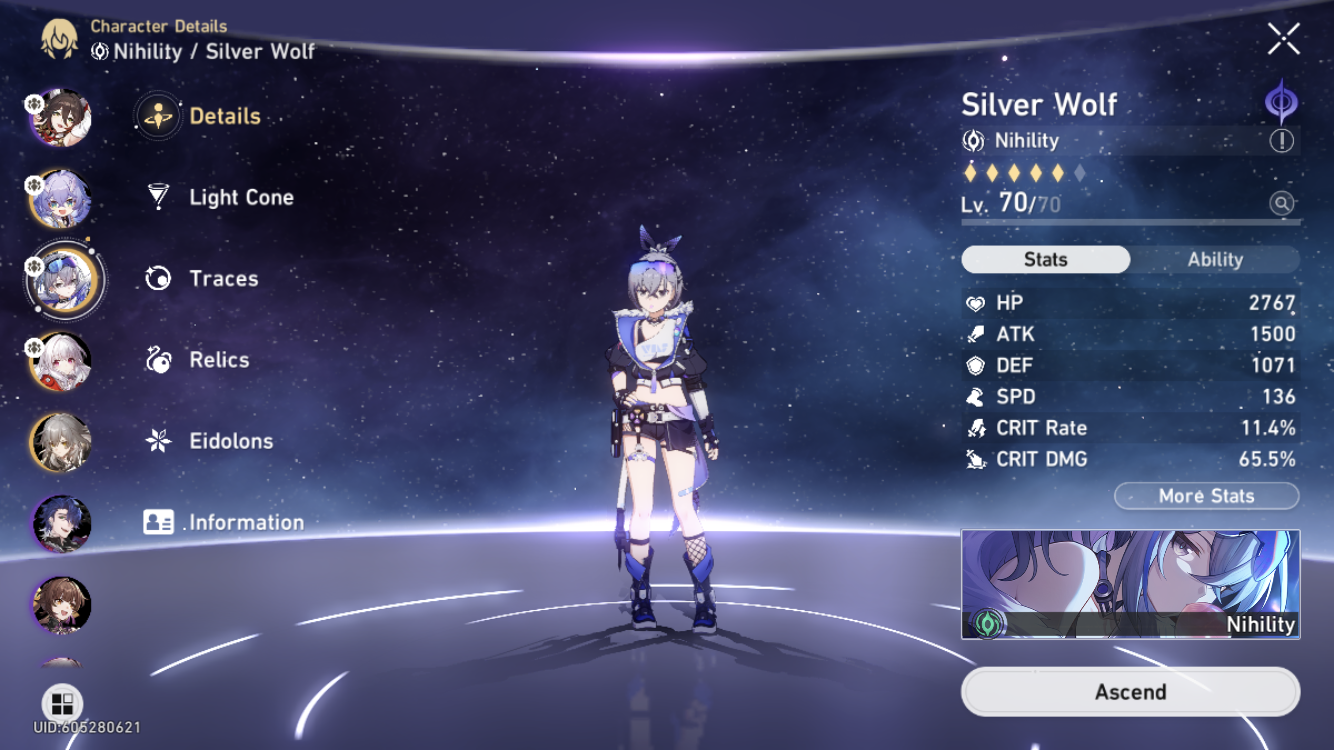Screen dimensions: 1334x750
Task: Click the heart icon next to the HP stat
Action: 975,302
